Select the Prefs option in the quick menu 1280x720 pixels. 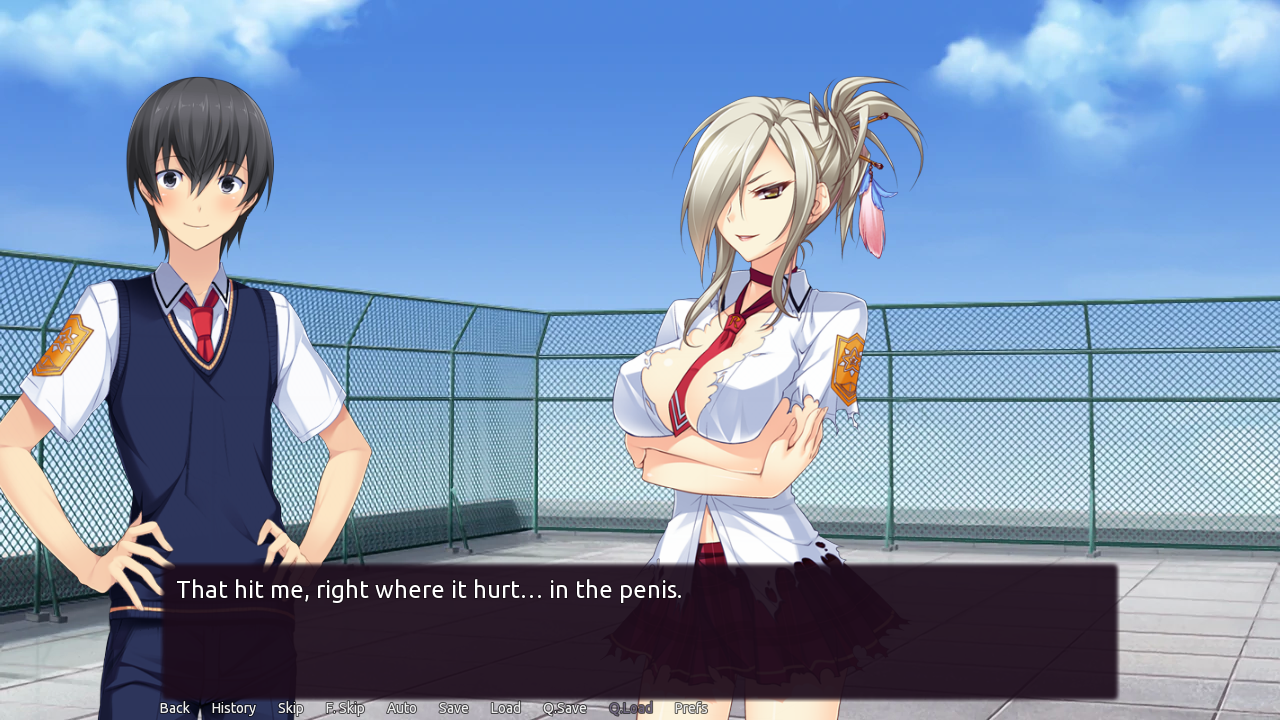(691, 707)
